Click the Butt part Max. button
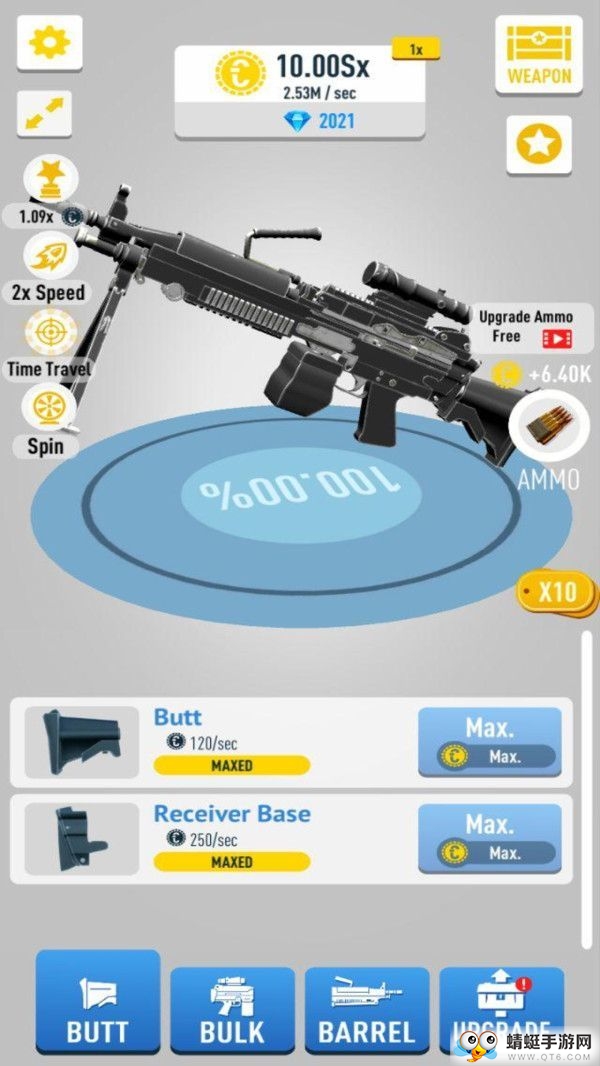This screenshot has height=1066, width=600. click(x=489, y=742)
